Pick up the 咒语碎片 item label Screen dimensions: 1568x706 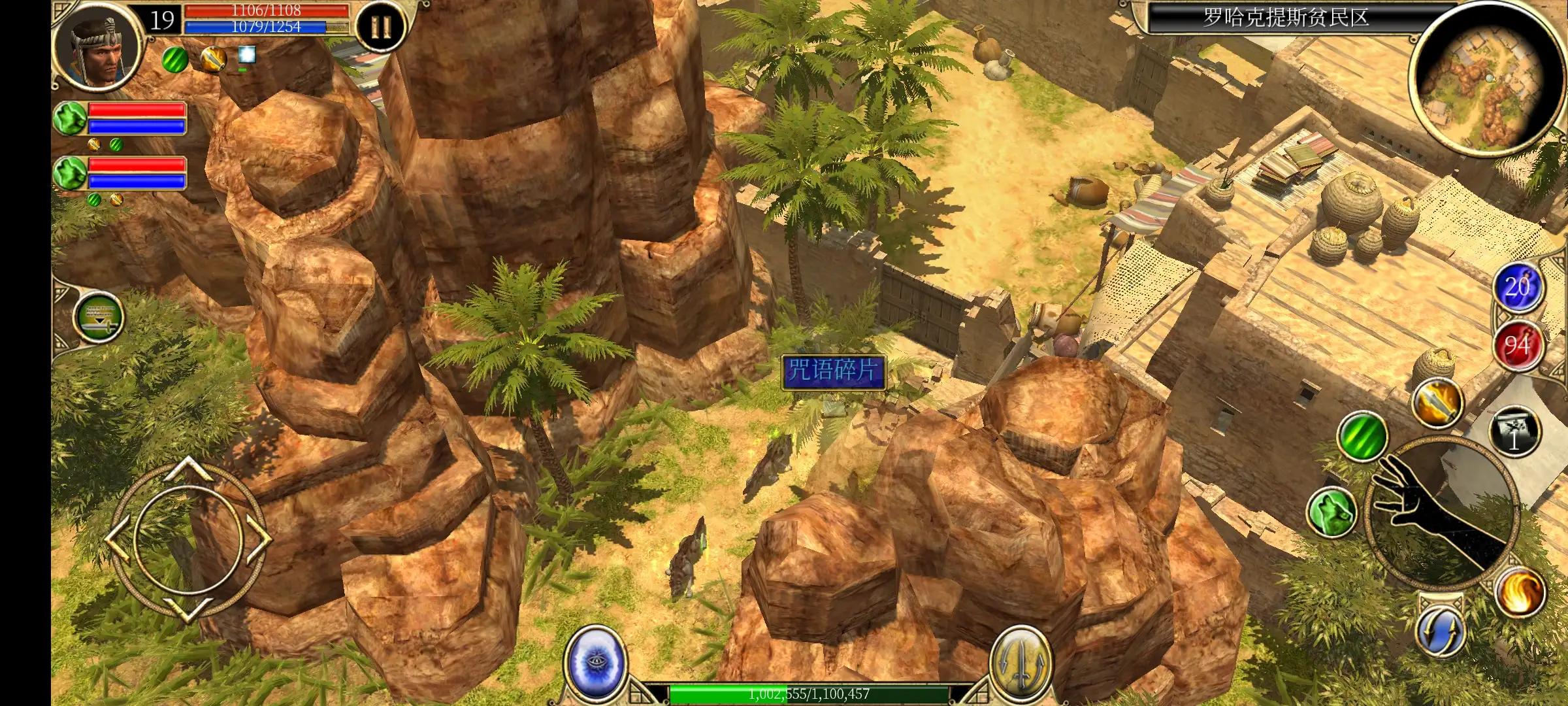coord(834,372)
